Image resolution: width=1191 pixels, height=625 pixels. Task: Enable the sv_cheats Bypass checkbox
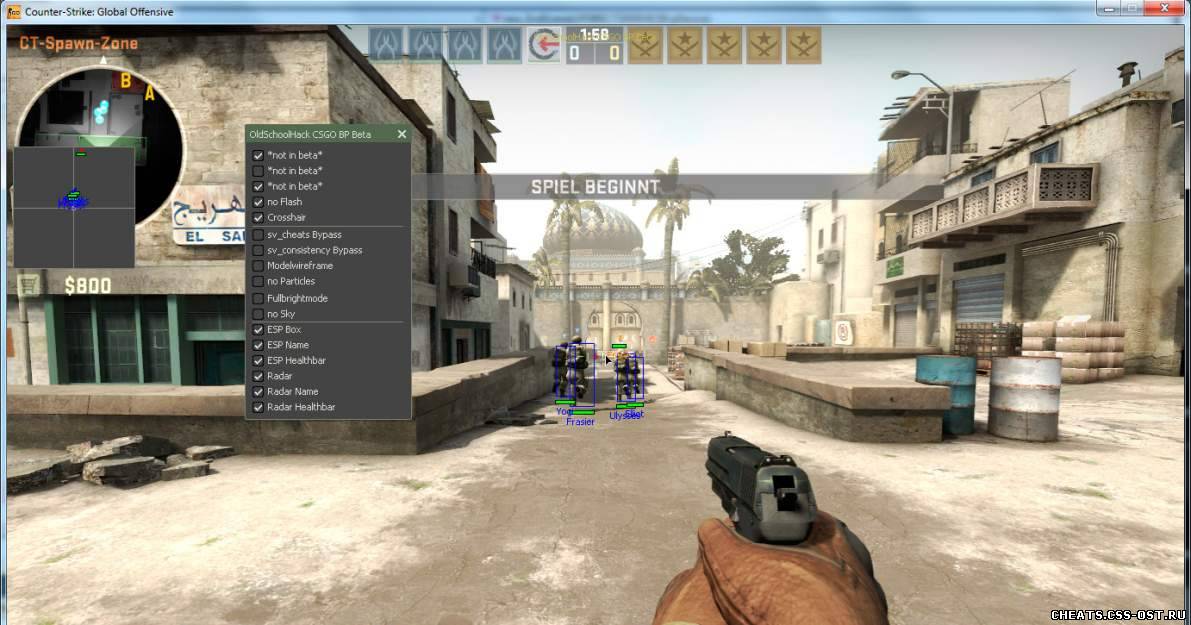(258, 235)
